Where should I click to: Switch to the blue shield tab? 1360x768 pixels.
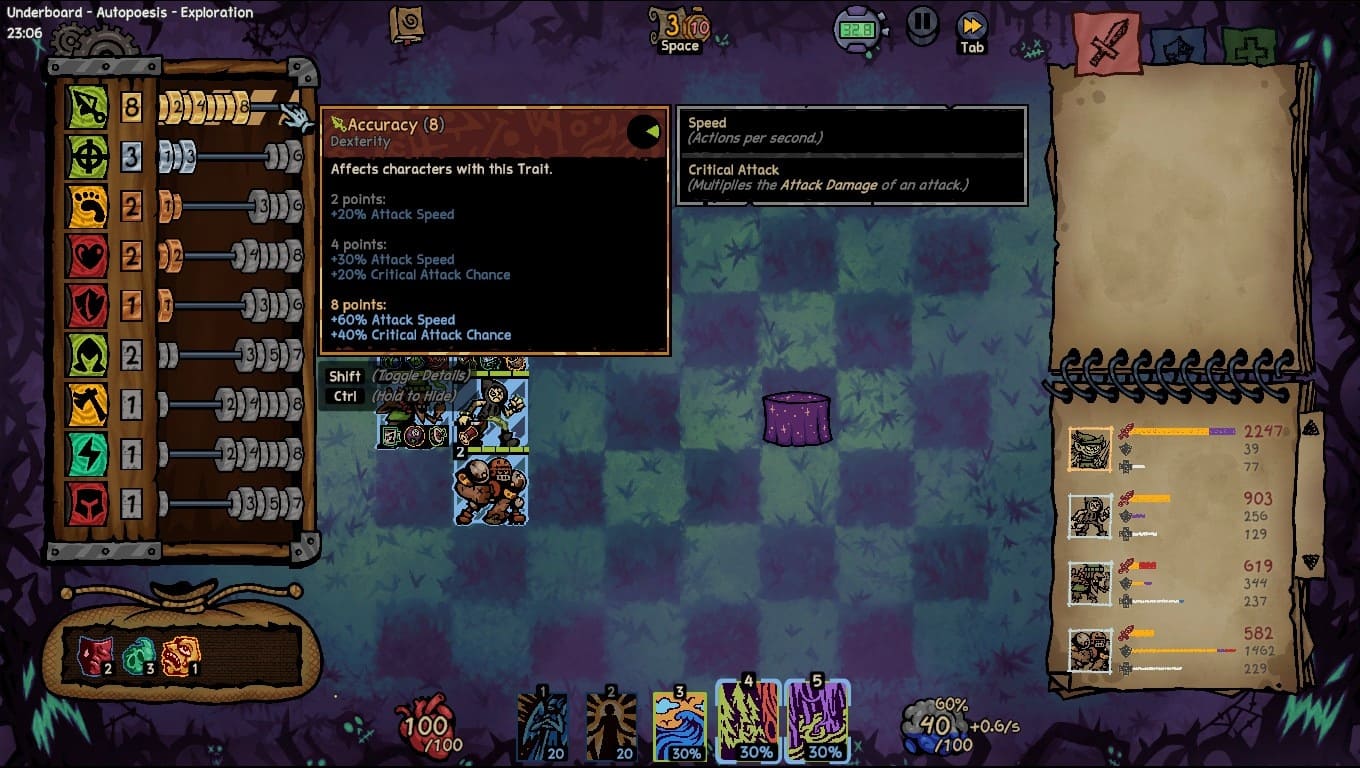coord(1177,46)
